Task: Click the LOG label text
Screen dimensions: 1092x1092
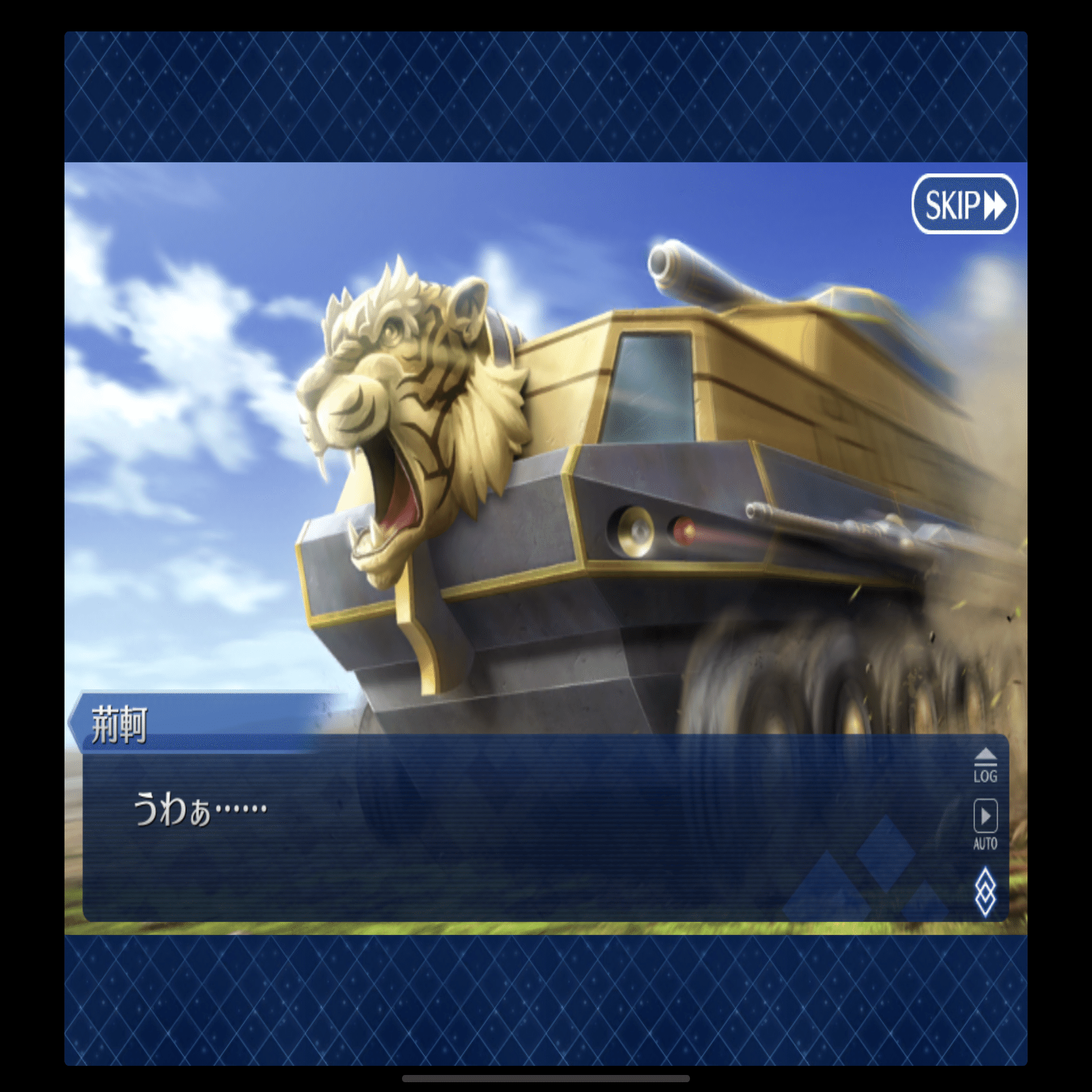Action: [985, 776]
